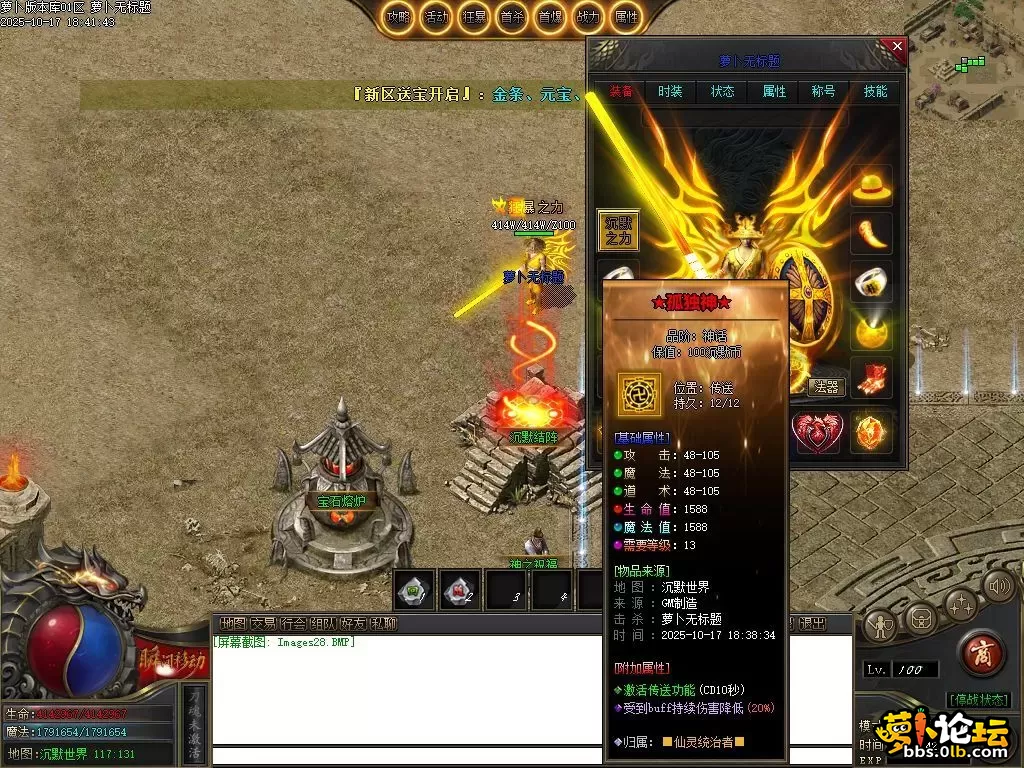The height and width of the screenshot is (768, 1024).
Task: Switch to the 技能 skills tab
Action: coord(875,91)
